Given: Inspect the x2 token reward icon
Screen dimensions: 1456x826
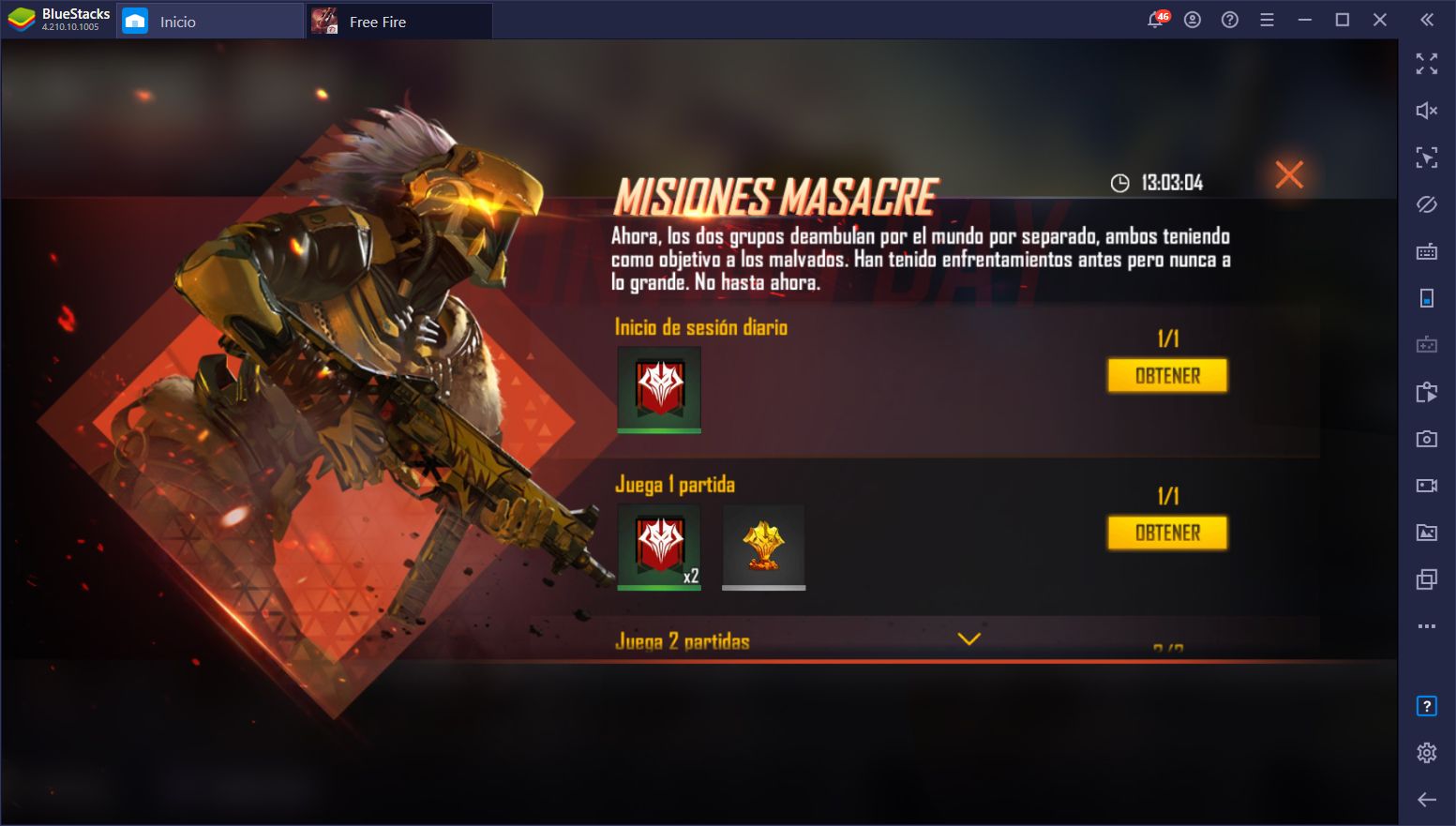Looking at the screenshot, I should coord(659,548).
